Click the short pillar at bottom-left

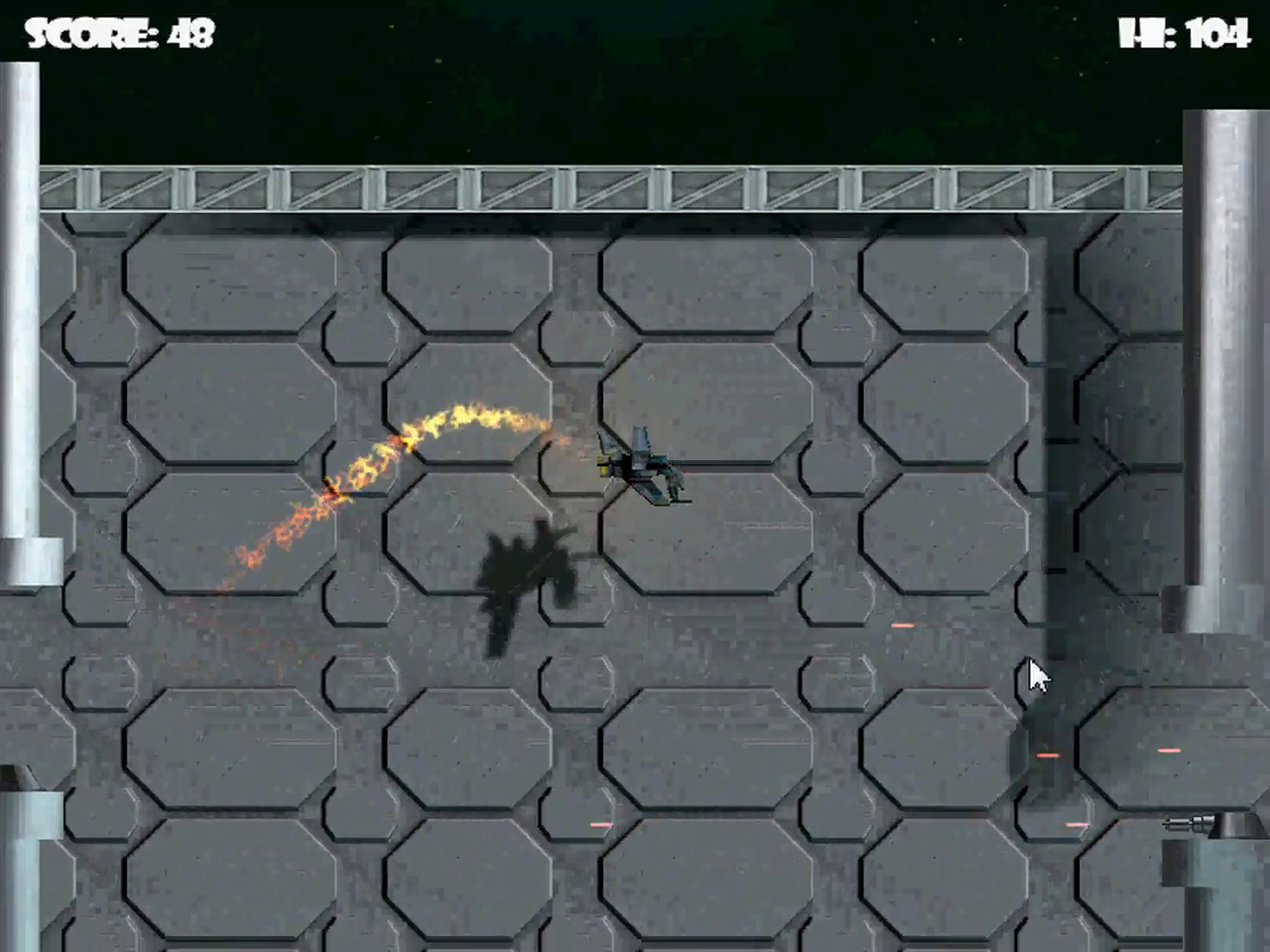(x=25, y=873)
